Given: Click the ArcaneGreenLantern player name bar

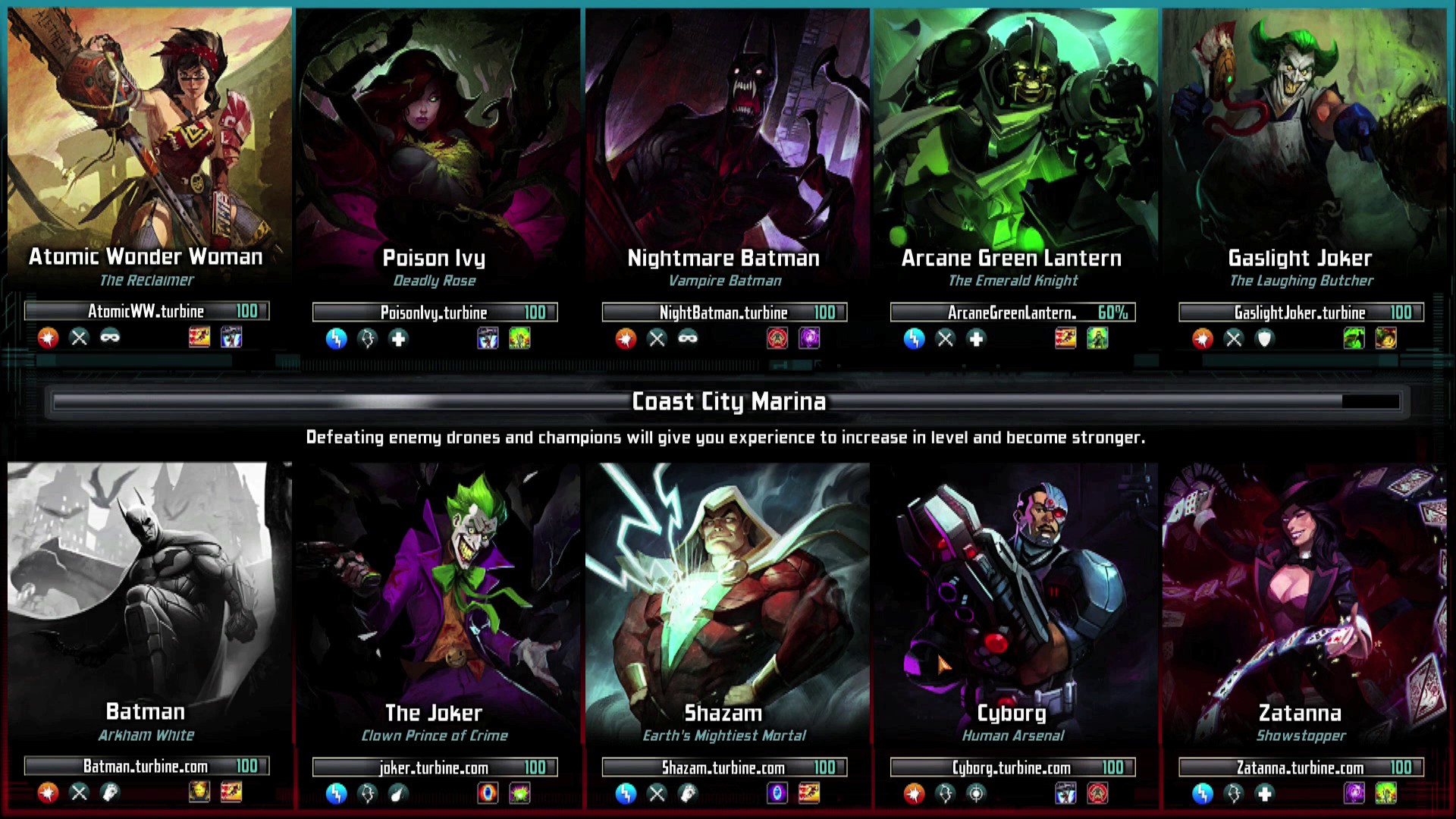Looking at the screenshot, I should (x=1012, y=312).
